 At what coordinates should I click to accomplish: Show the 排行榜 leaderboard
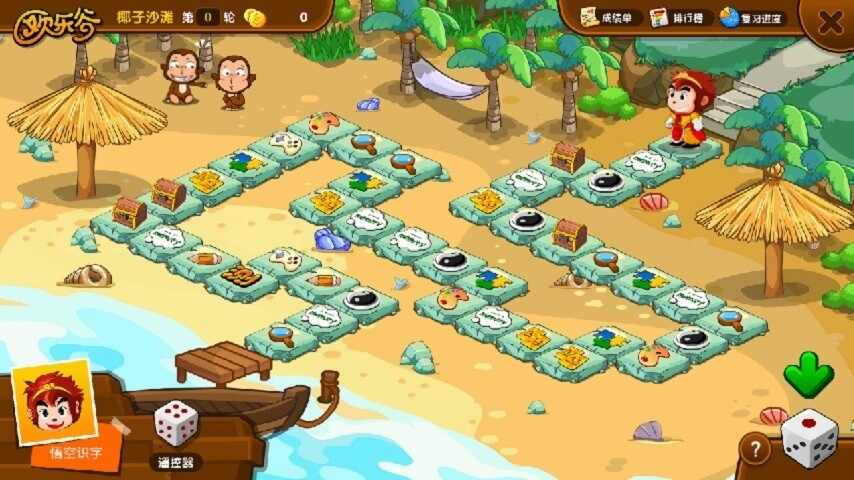(681, 18)
